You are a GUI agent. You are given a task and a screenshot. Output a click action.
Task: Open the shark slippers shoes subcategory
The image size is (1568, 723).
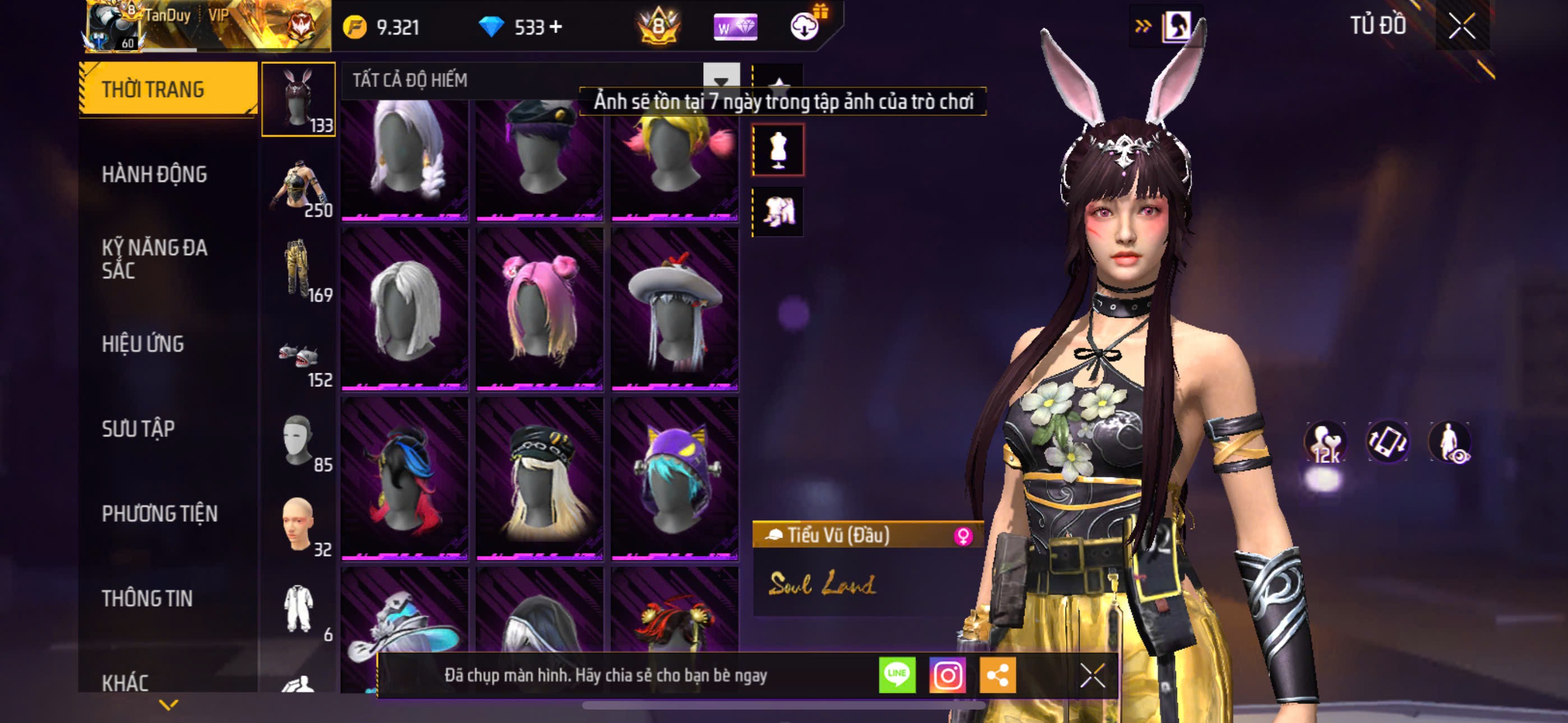click(299, 357)
